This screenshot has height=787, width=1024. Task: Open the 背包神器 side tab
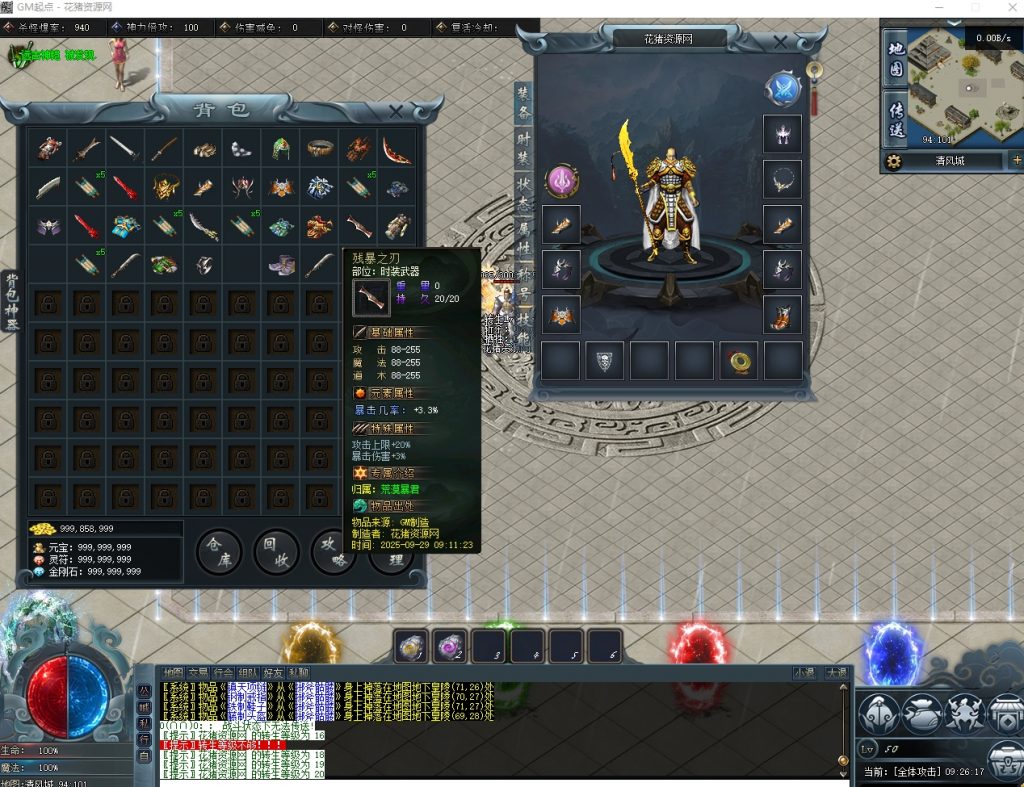pos(12,300)
